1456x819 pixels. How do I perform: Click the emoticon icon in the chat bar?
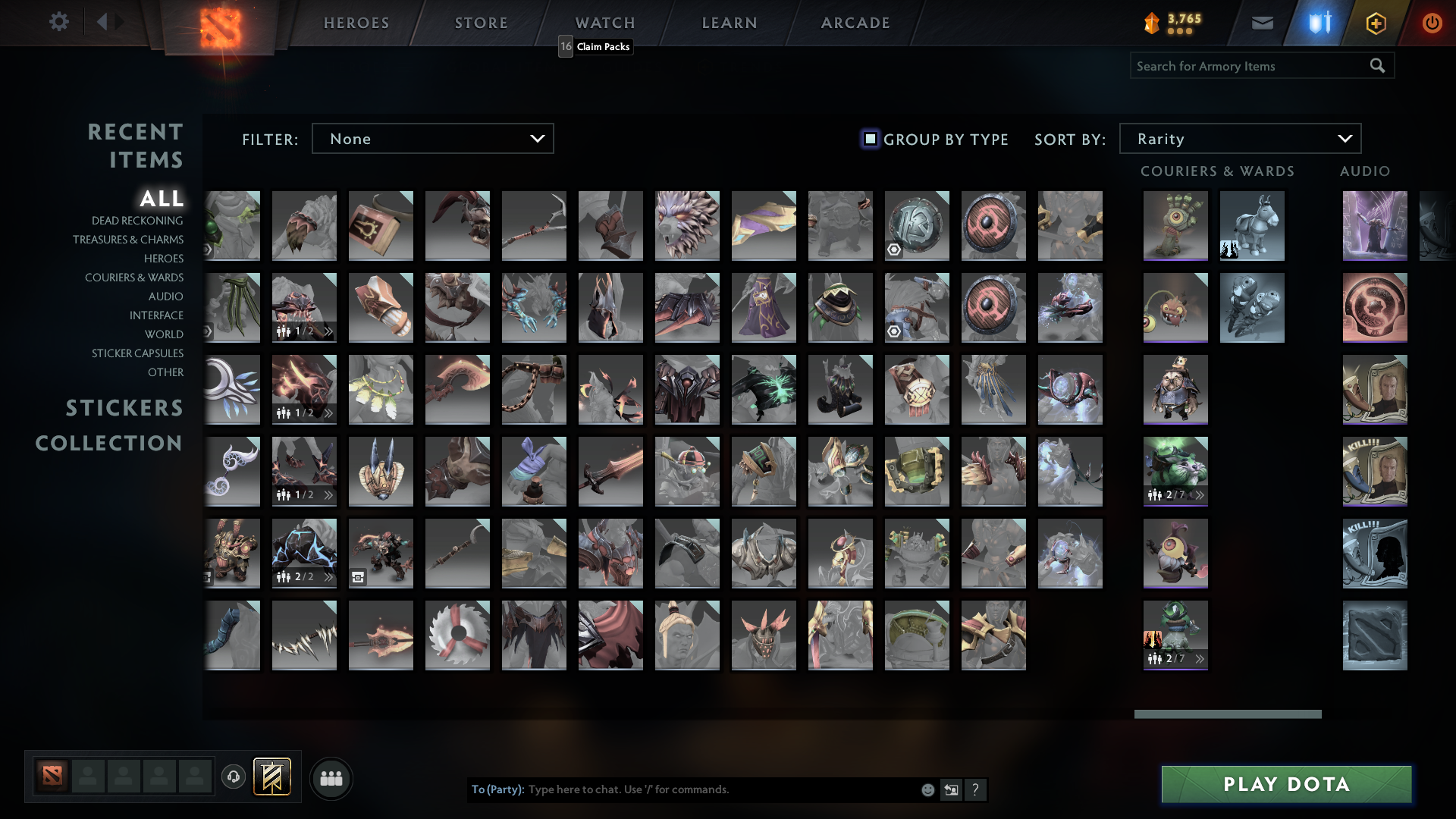click(x=927, y=789)
